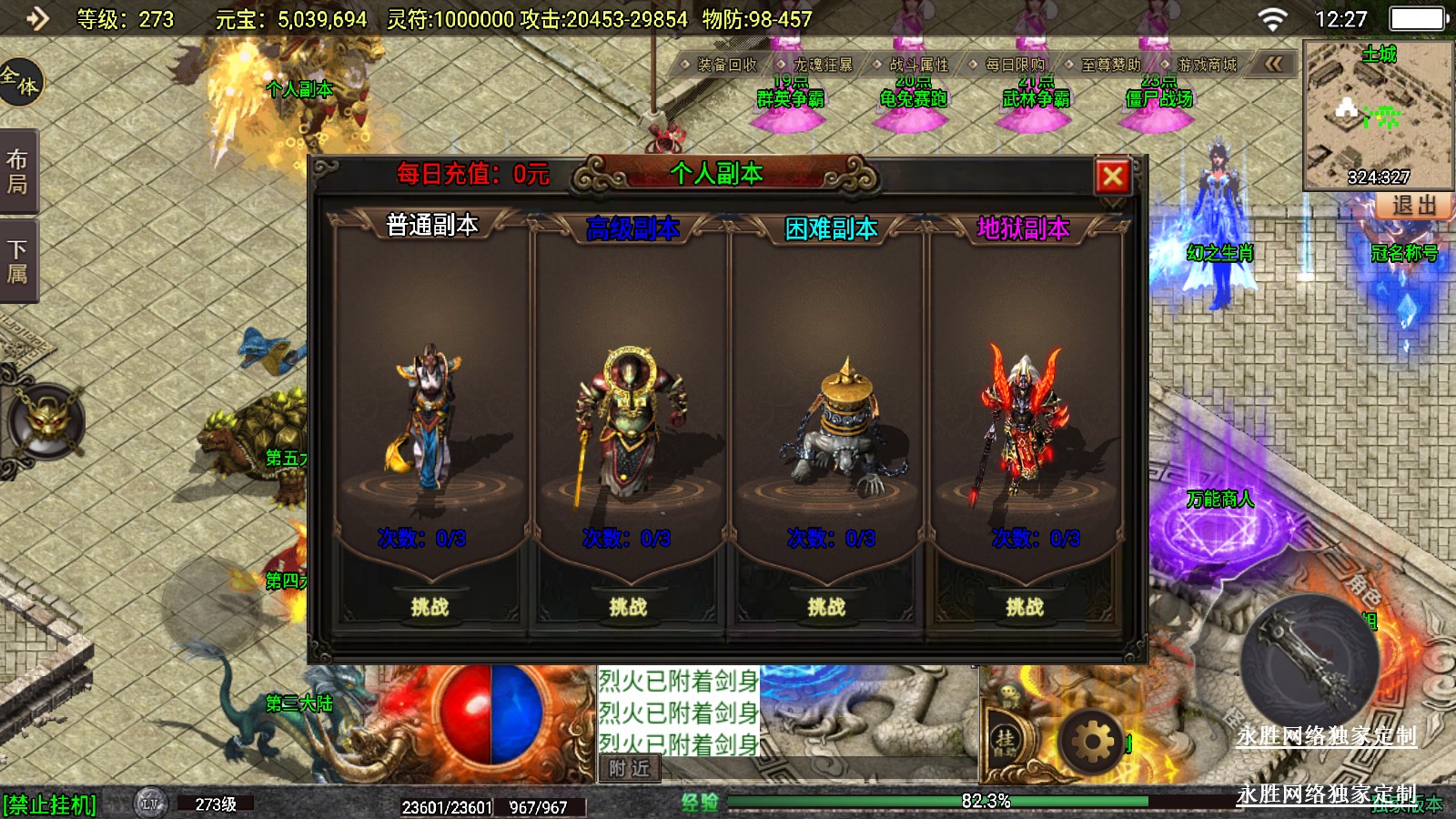Challenge the 高级副本 dungeon
The image size is (1456, 819).
628,606
